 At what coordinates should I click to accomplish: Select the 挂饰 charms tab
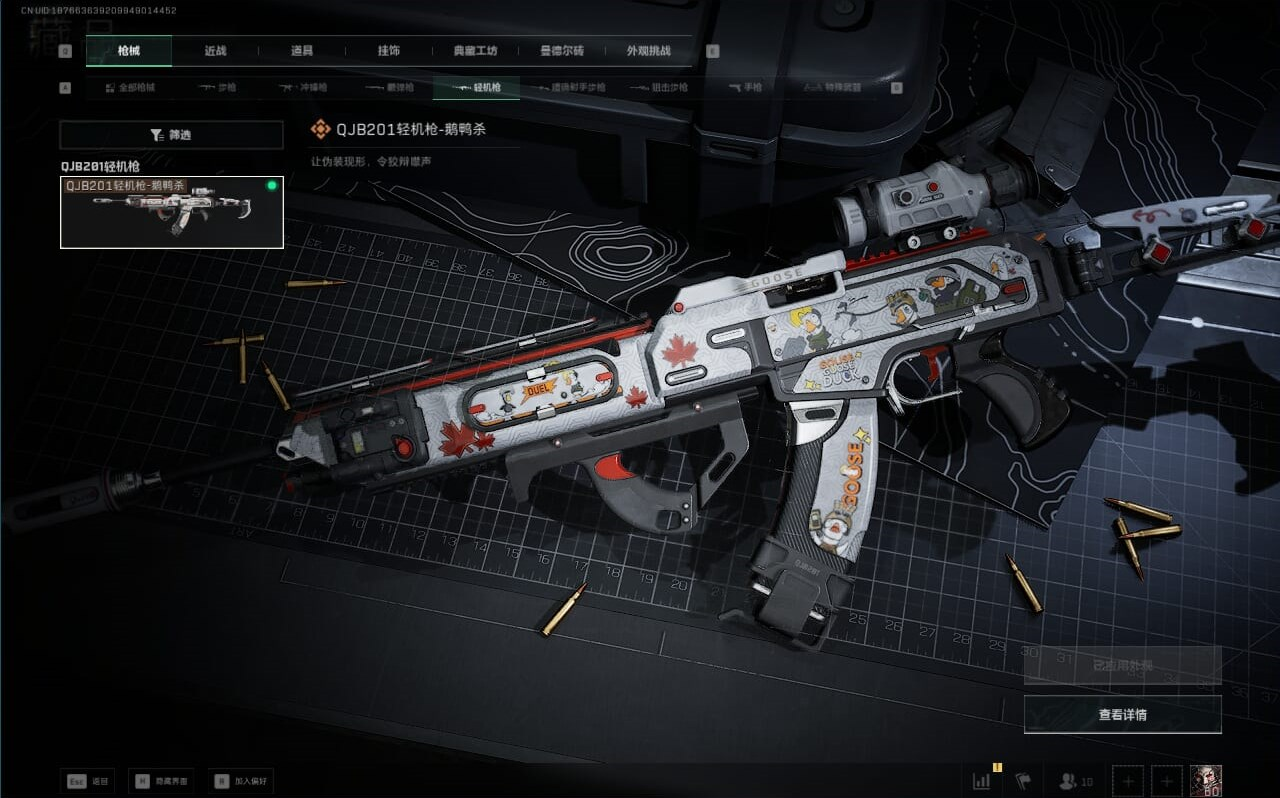[389, 51]
